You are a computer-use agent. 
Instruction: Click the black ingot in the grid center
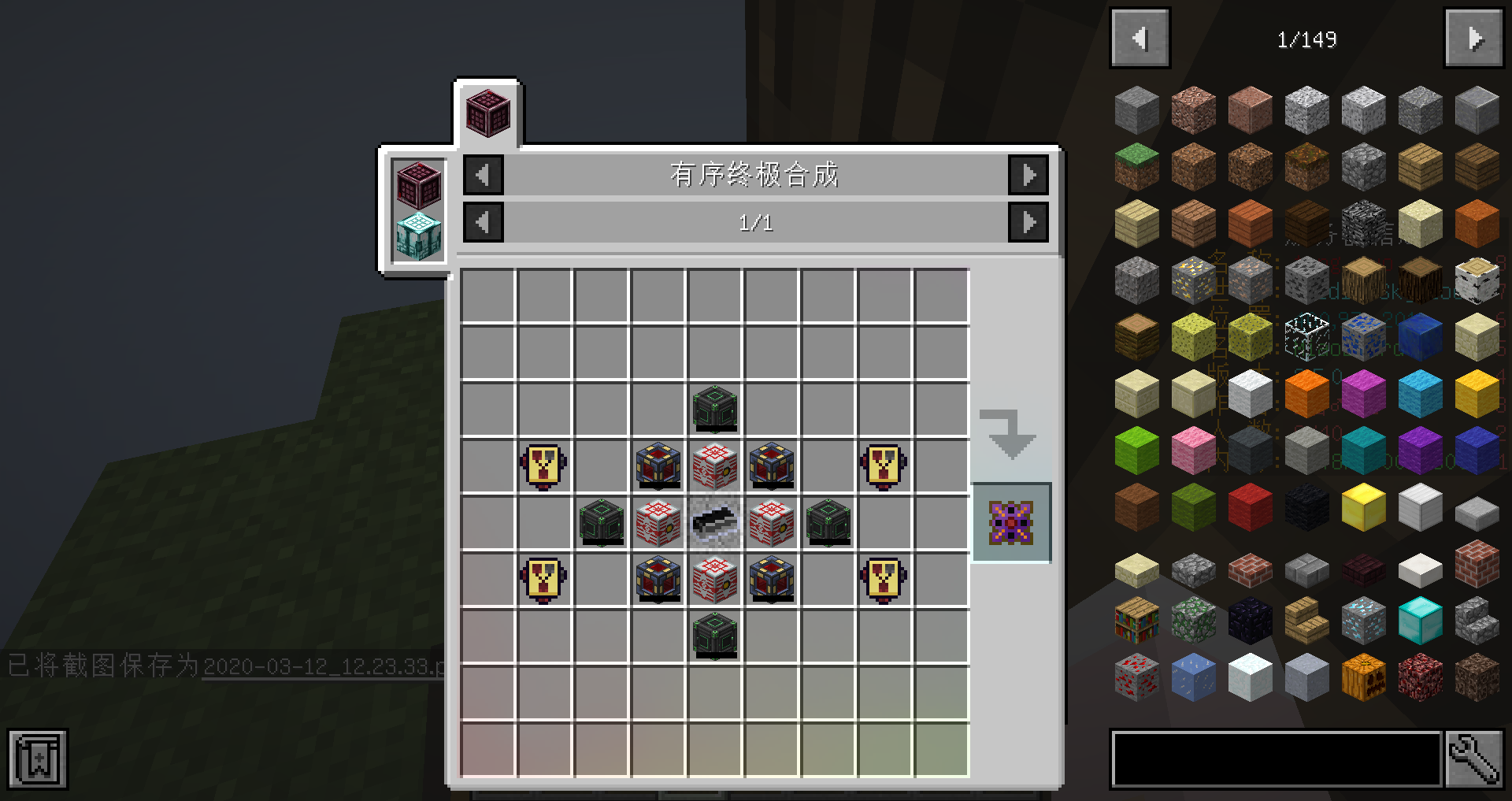click(715, 522)
